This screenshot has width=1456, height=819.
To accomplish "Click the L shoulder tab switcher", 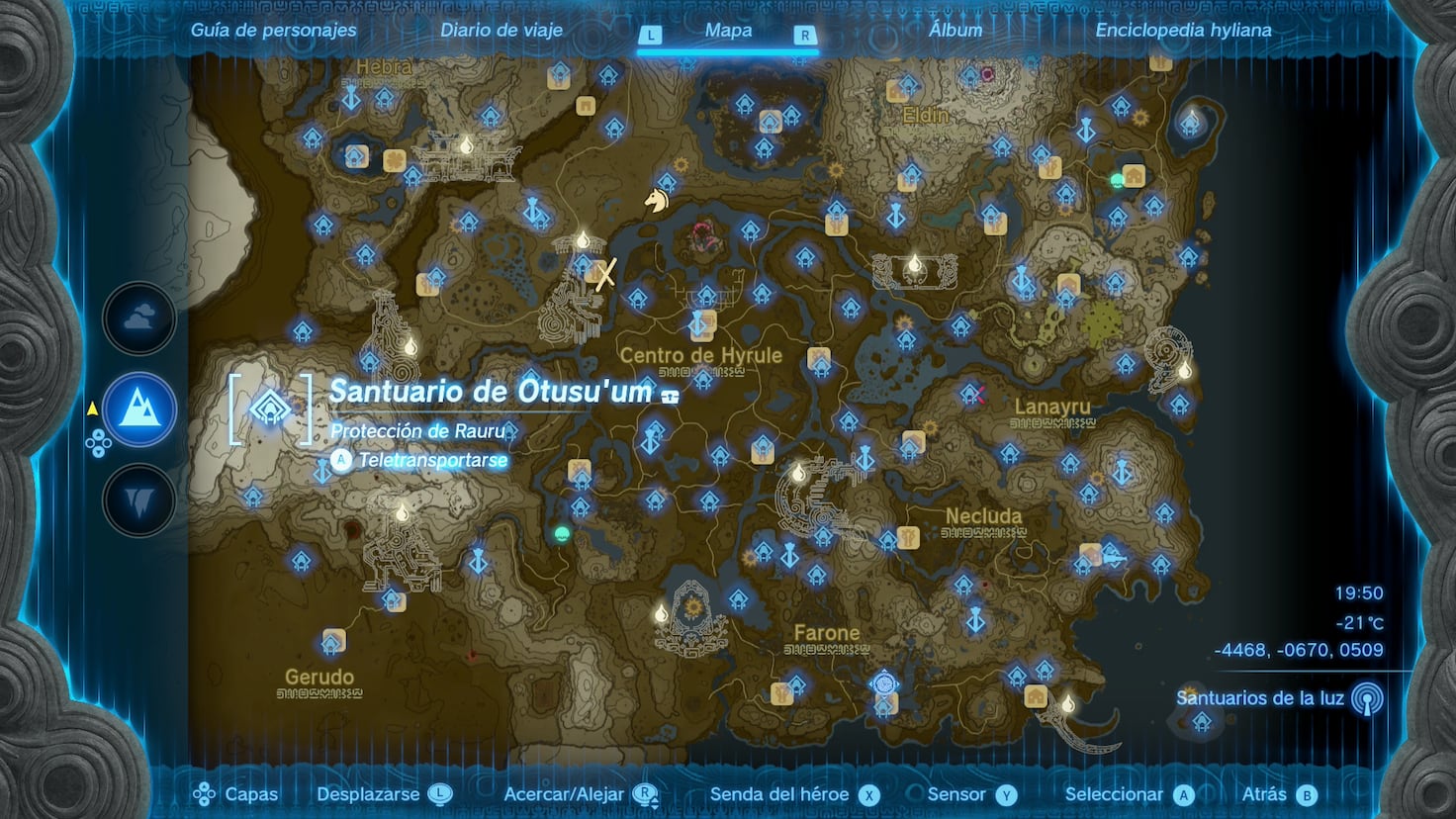I will point(651,33).
